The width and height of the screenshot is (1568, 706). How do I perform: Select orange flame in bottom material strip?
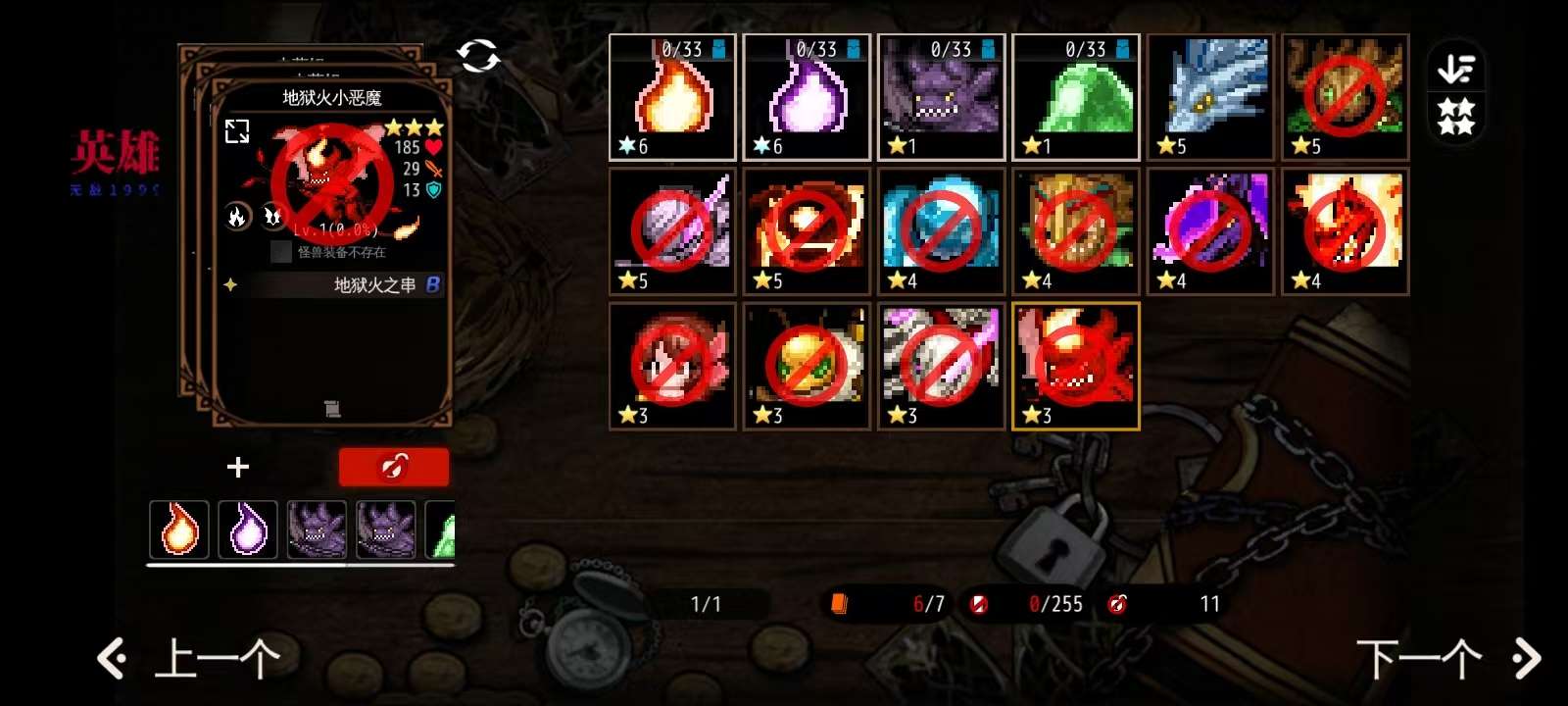179,529
